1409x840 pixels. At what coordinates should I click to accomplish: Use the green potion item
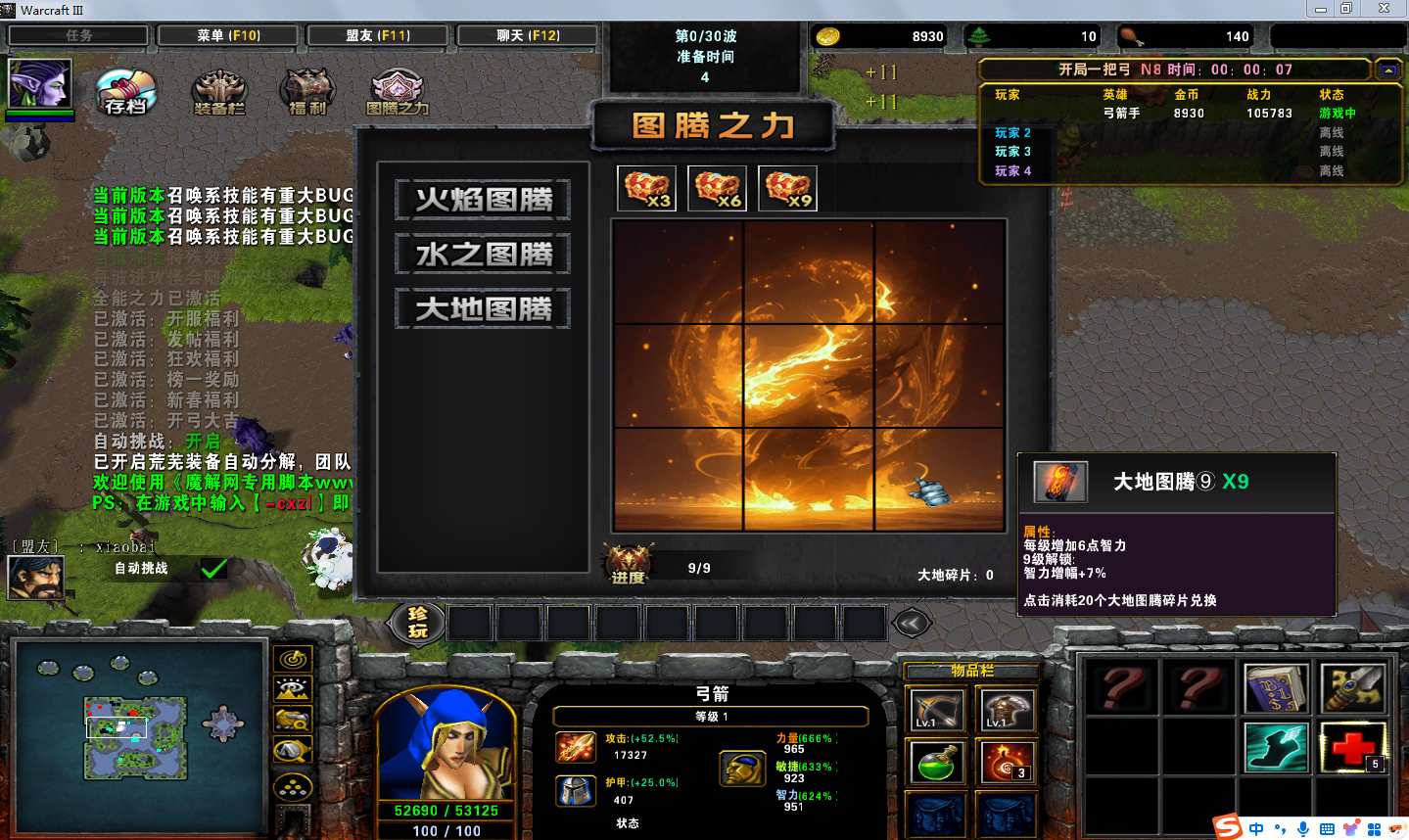tap(936, 762)
